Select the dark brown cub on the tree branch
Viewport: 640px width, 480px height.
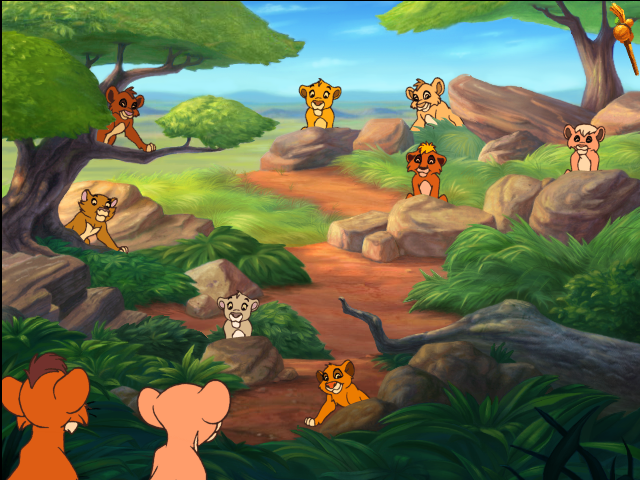[124, 117]
